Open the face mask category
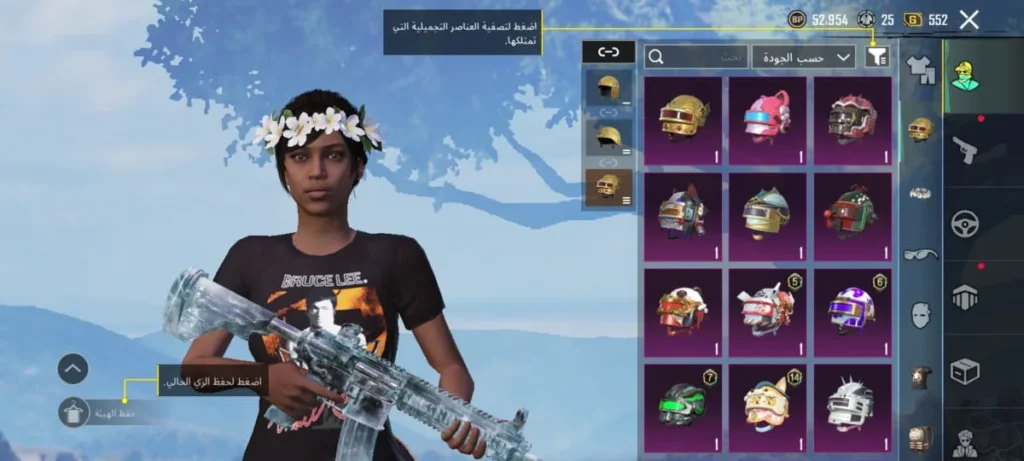Screen dimensions: 1024x461 pos(920,315)
